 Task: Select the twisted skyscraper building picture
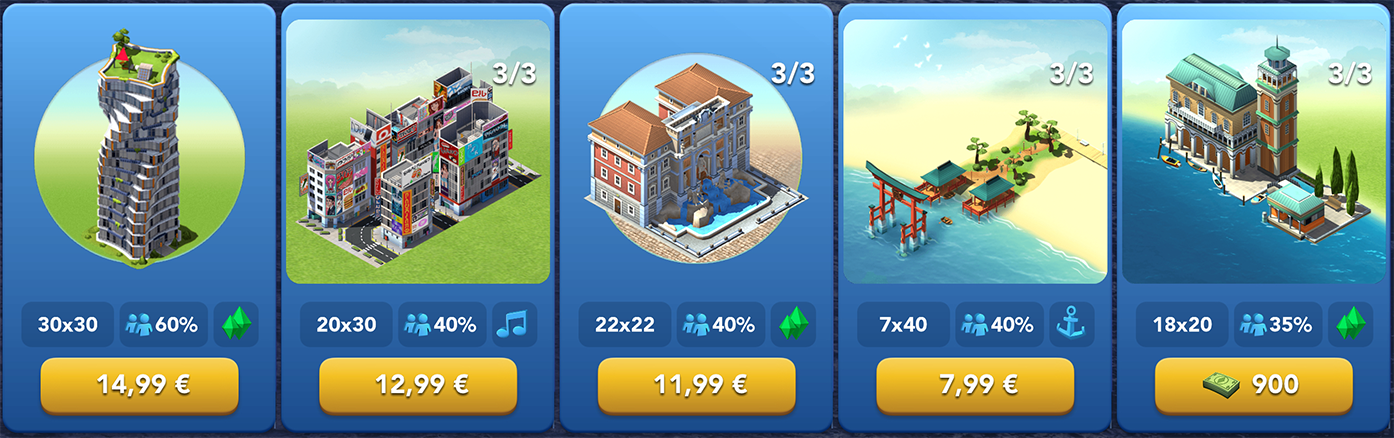pos(139,150)
